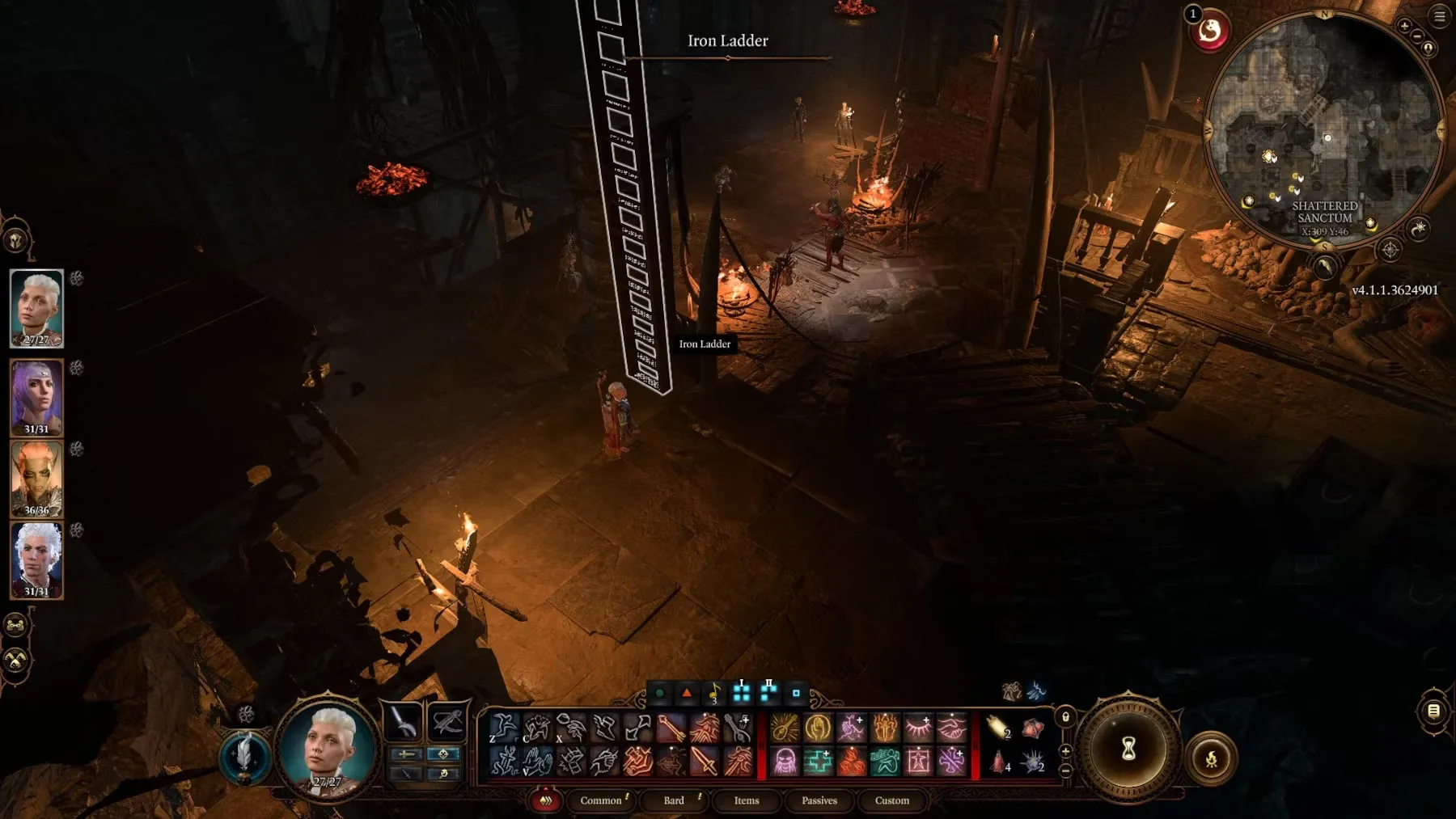
Task: Select the Passives hotbar tab
Action: 819,800
